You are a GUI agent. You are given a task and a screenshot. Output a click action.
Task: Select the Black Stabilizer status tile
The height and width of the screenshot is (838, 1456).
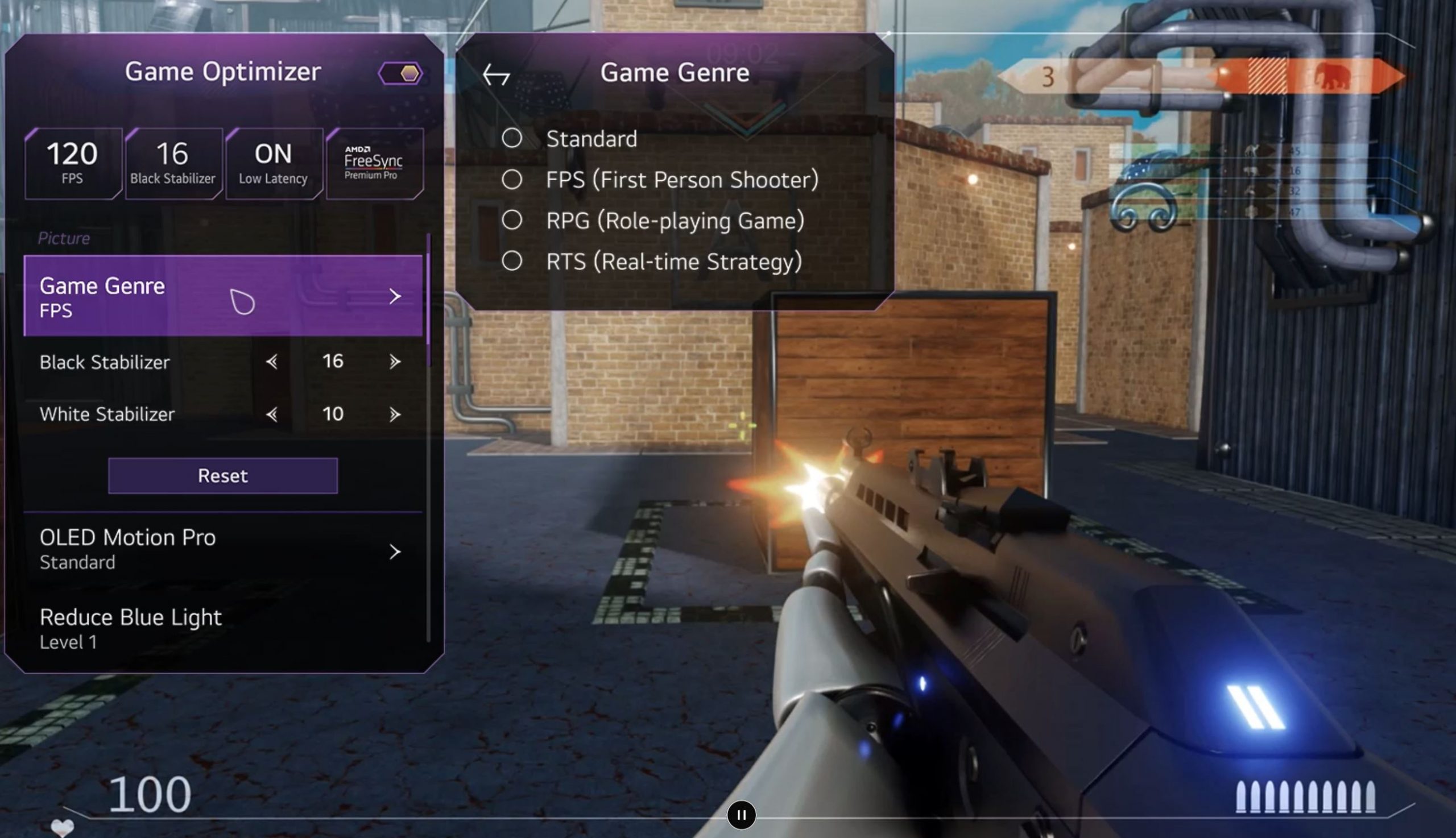[x=173, y=164]
